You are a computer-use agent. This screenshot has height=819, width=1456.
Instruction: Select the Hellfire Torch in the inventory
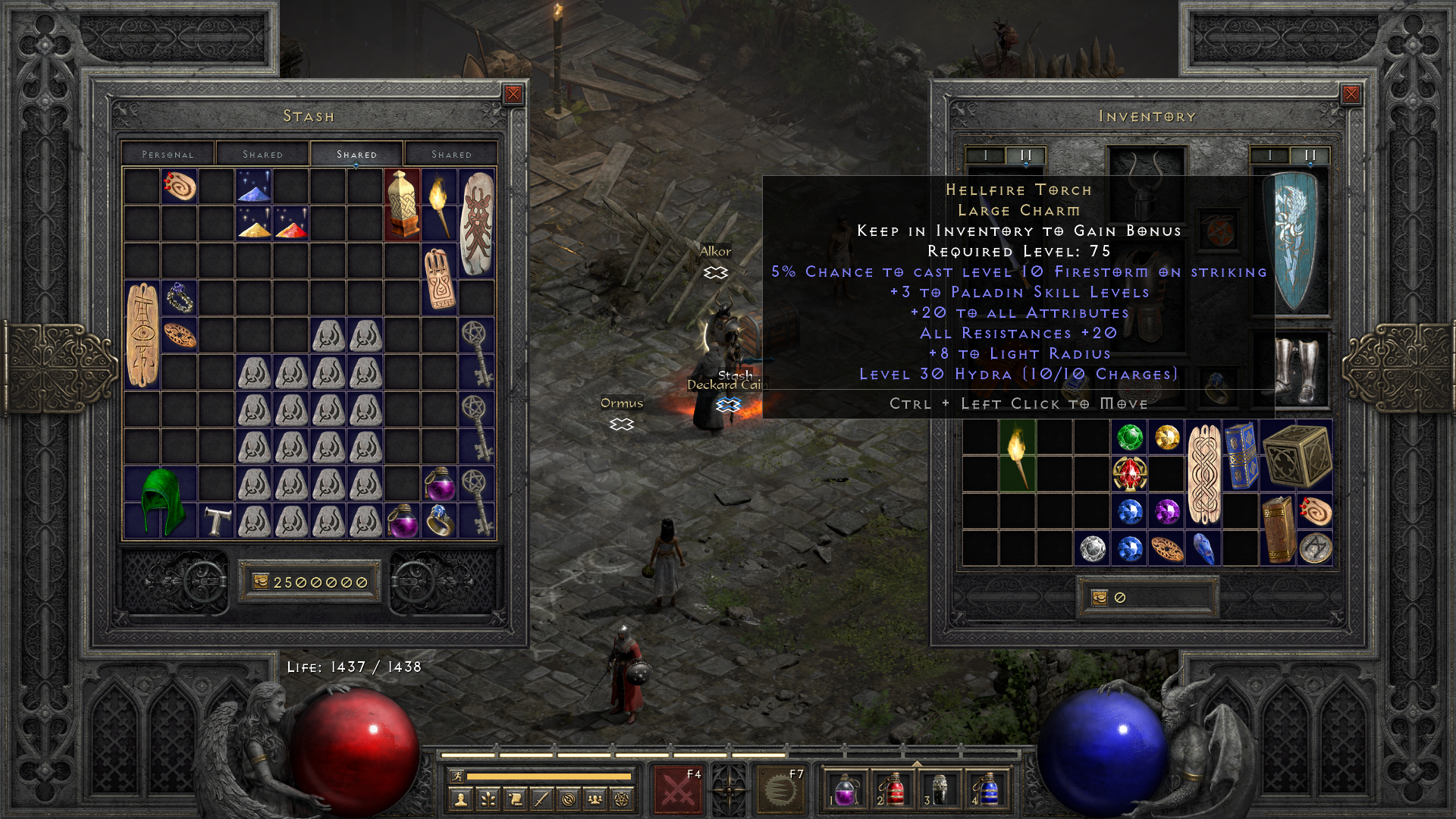click(x=1017, y=455)
